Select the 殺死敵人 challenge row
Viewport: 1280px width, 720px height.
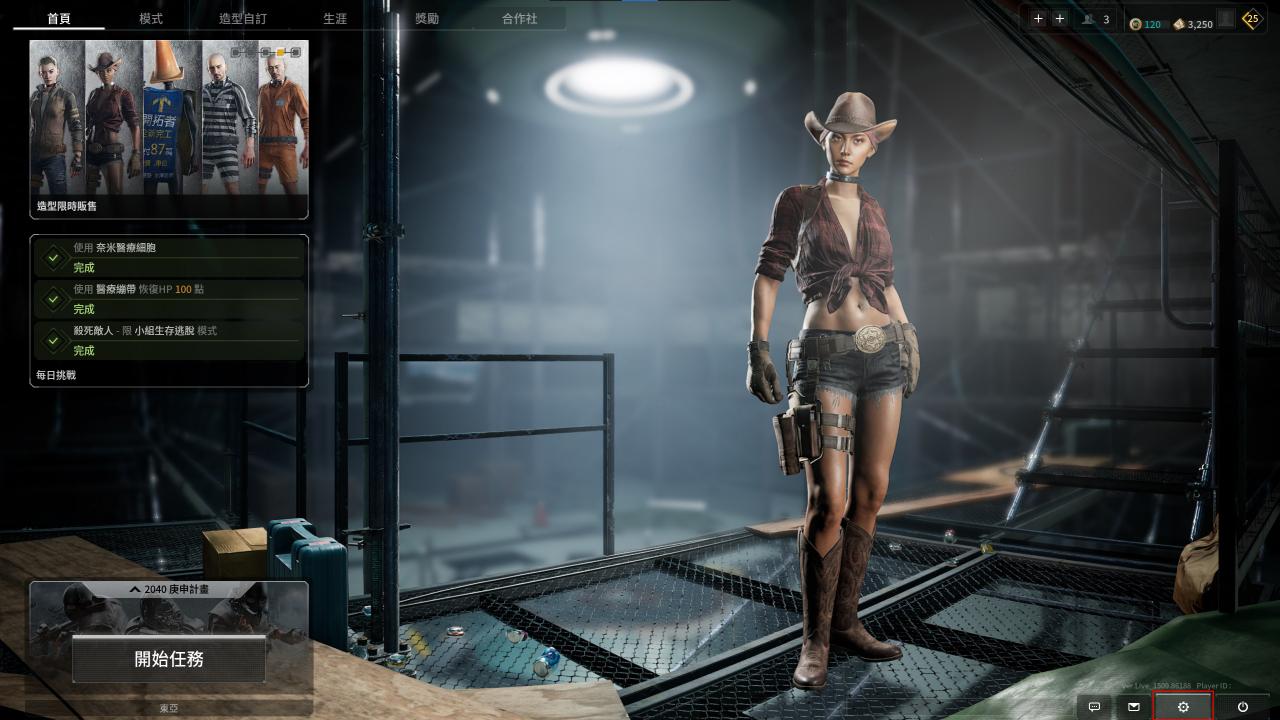169,341
